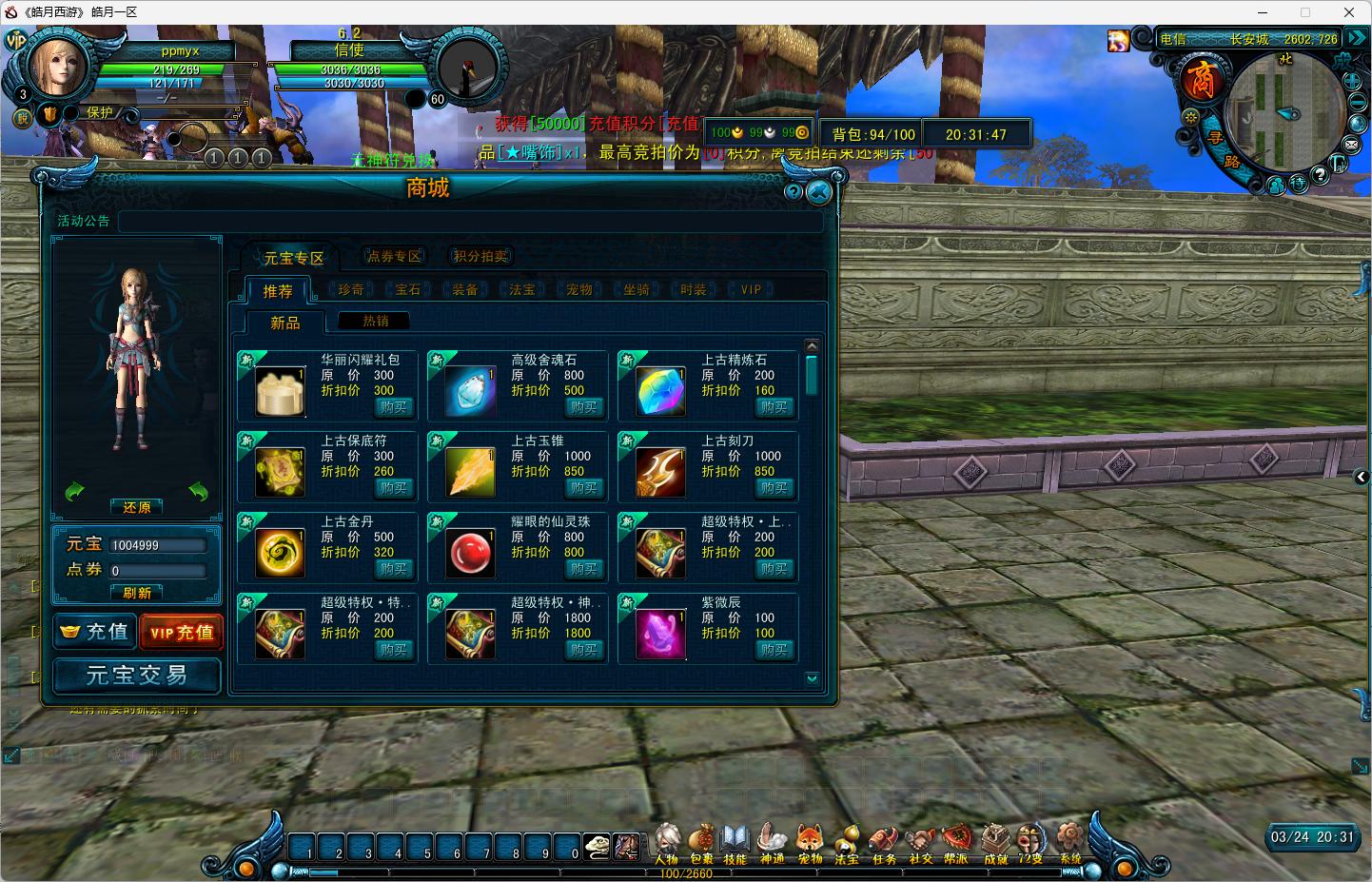The image size is (1372, 882).
Task: Select the 耀眼的仙灵珠 red orb icon
Action: 470,553
